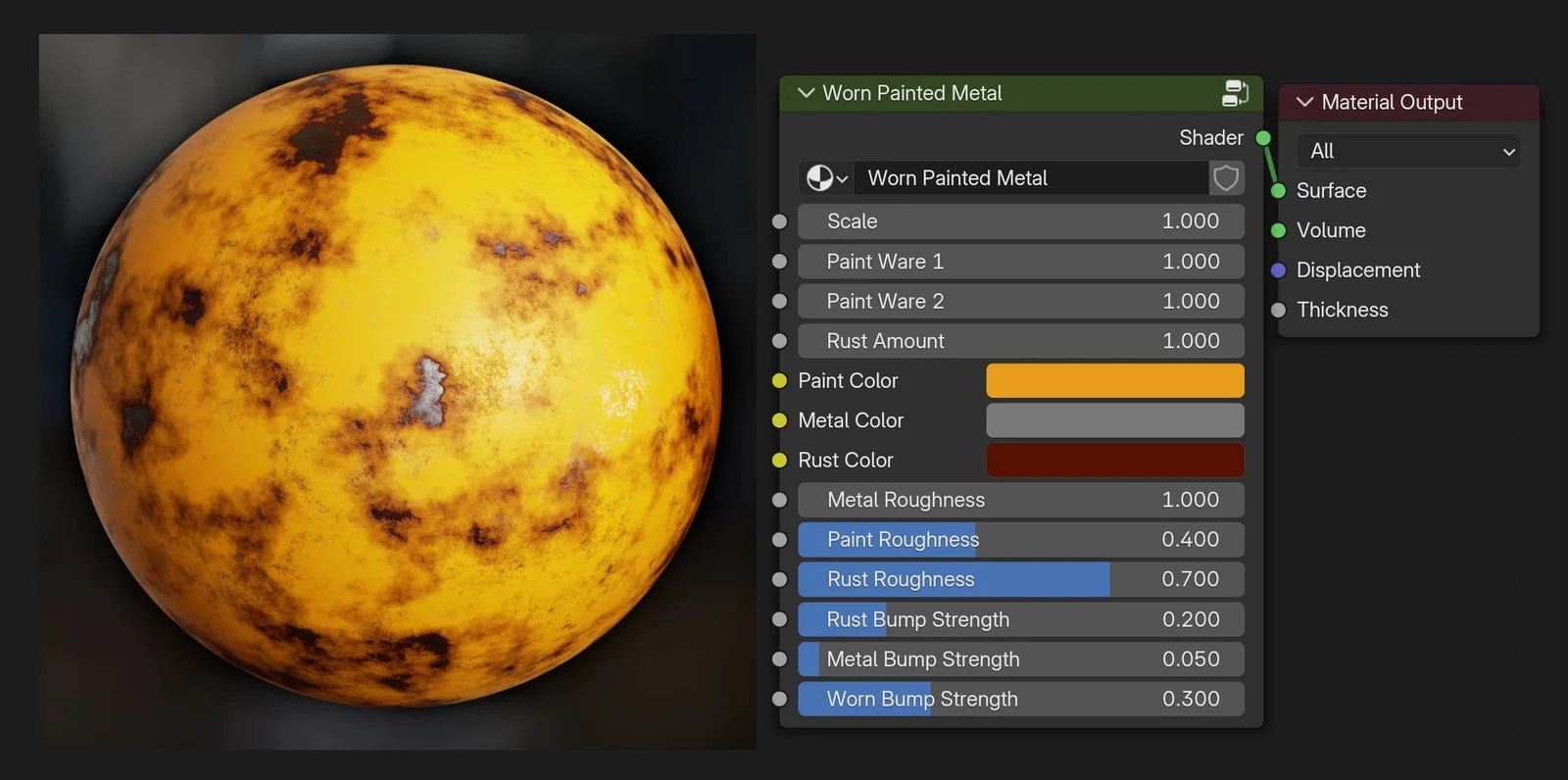Click the Surface input socket on Material Output
1568x780 pixels.
[1278, 191]
